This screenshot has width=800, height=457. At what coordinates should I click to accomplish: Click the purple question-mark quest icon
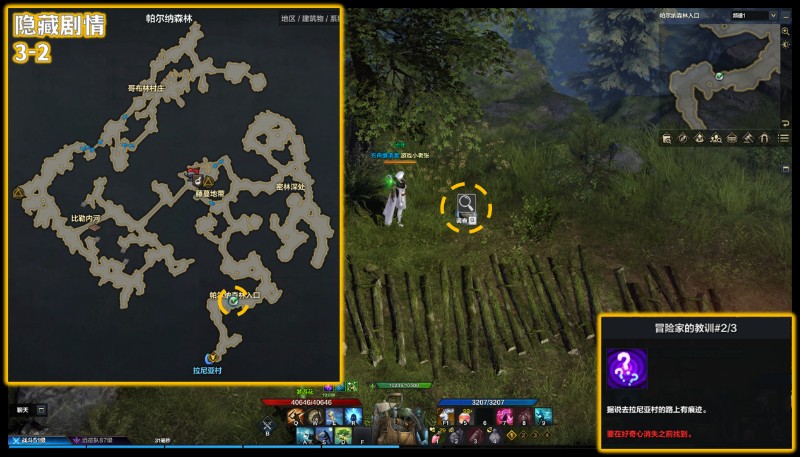(627, 368)
